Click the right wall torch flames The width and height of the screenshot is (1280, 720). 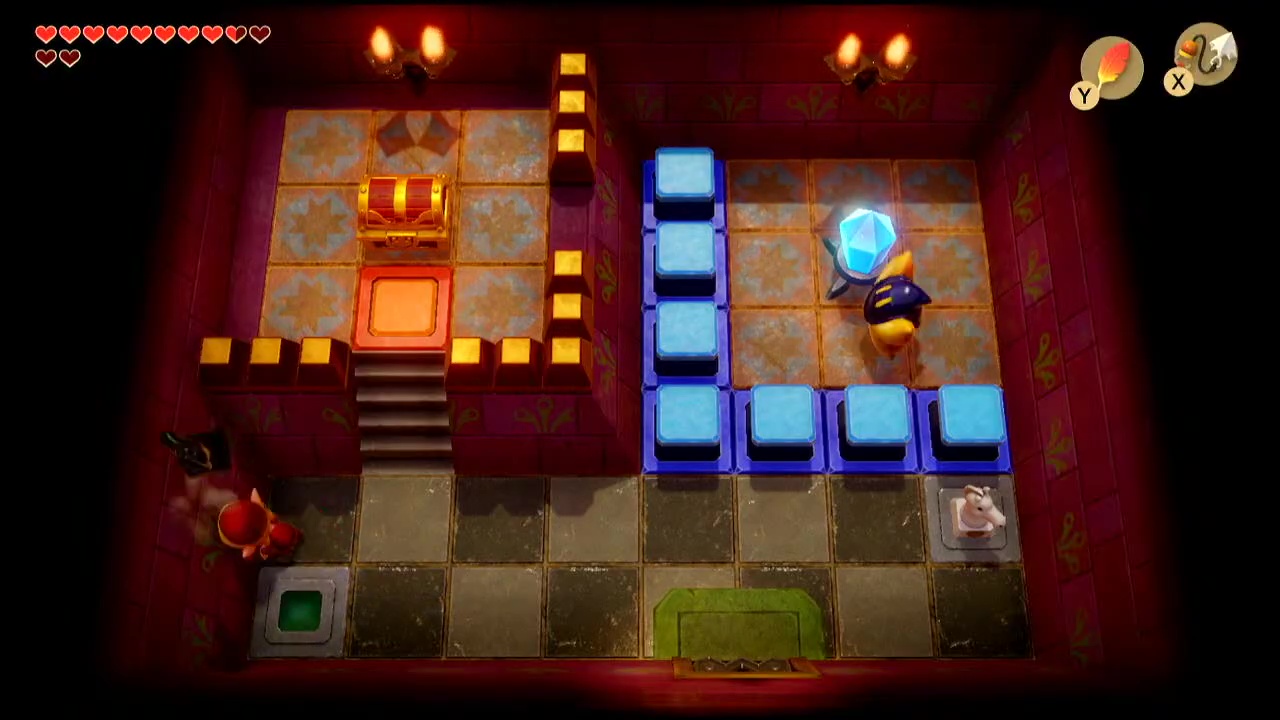[870, 50]
